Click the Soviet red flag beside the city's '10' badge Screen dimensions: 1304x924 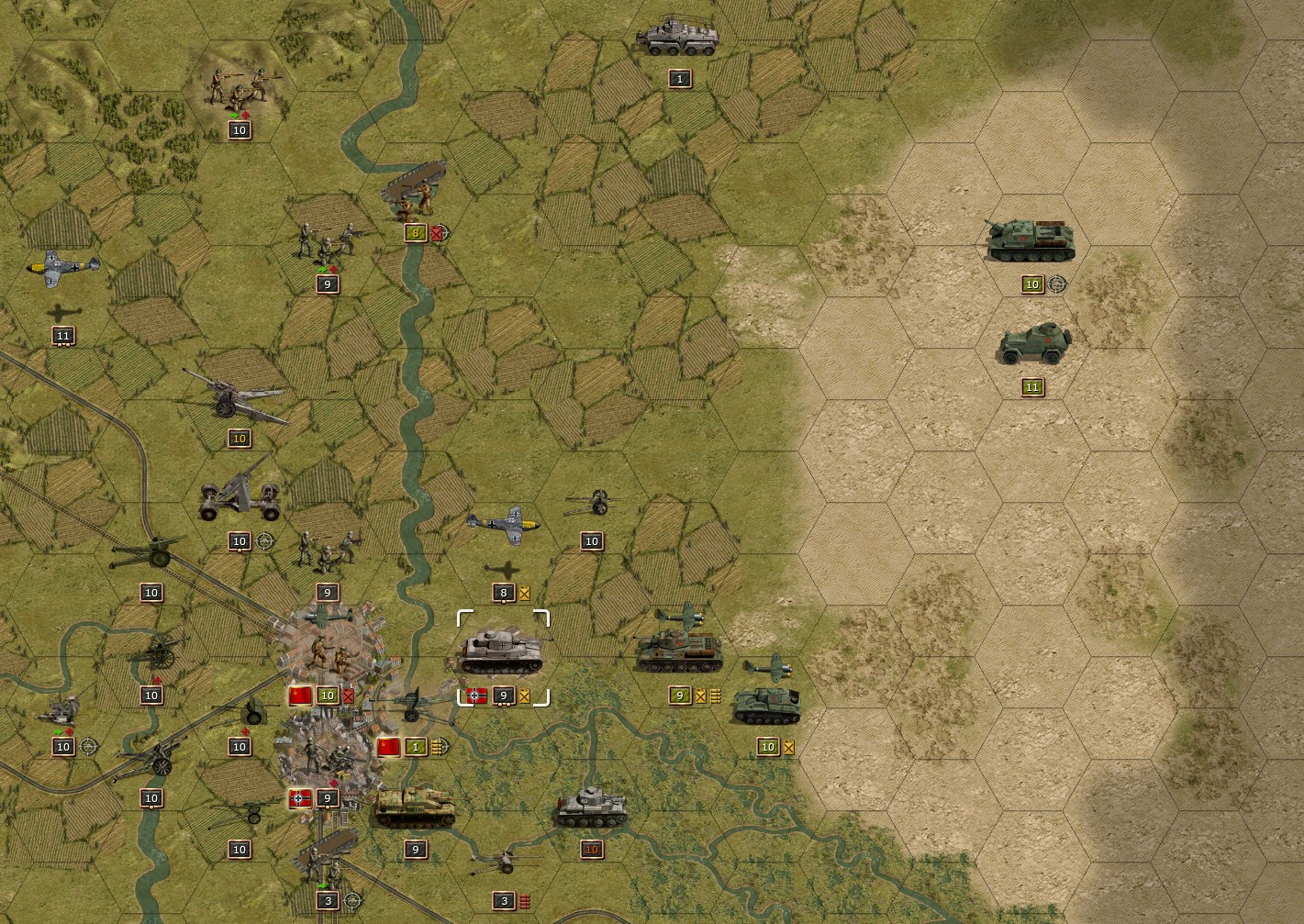[302, 696]
